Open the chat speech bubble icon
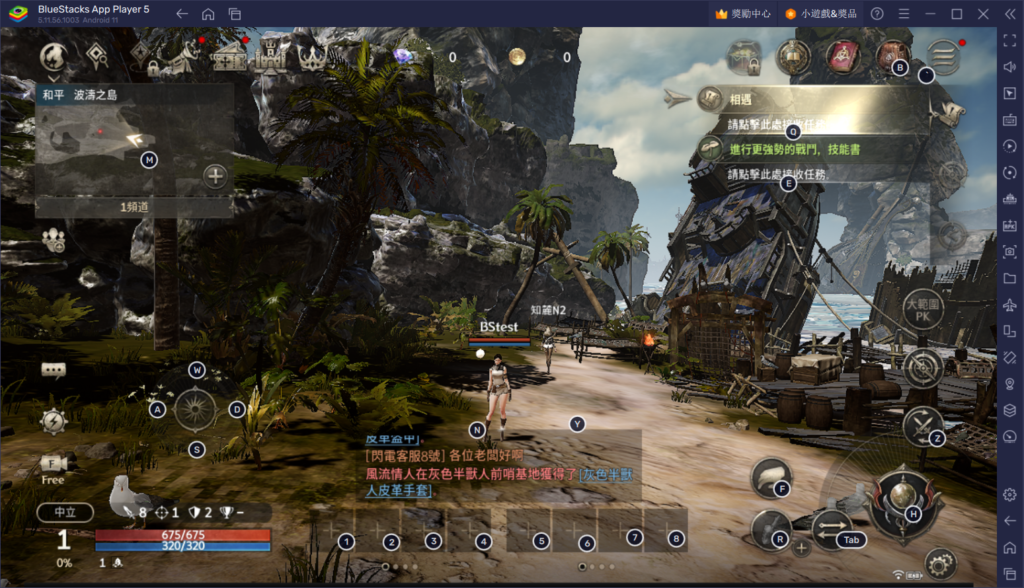Image resolution: width=1024 pixels, height=588 pixels. pyautogui.click(x=53, y=370)
